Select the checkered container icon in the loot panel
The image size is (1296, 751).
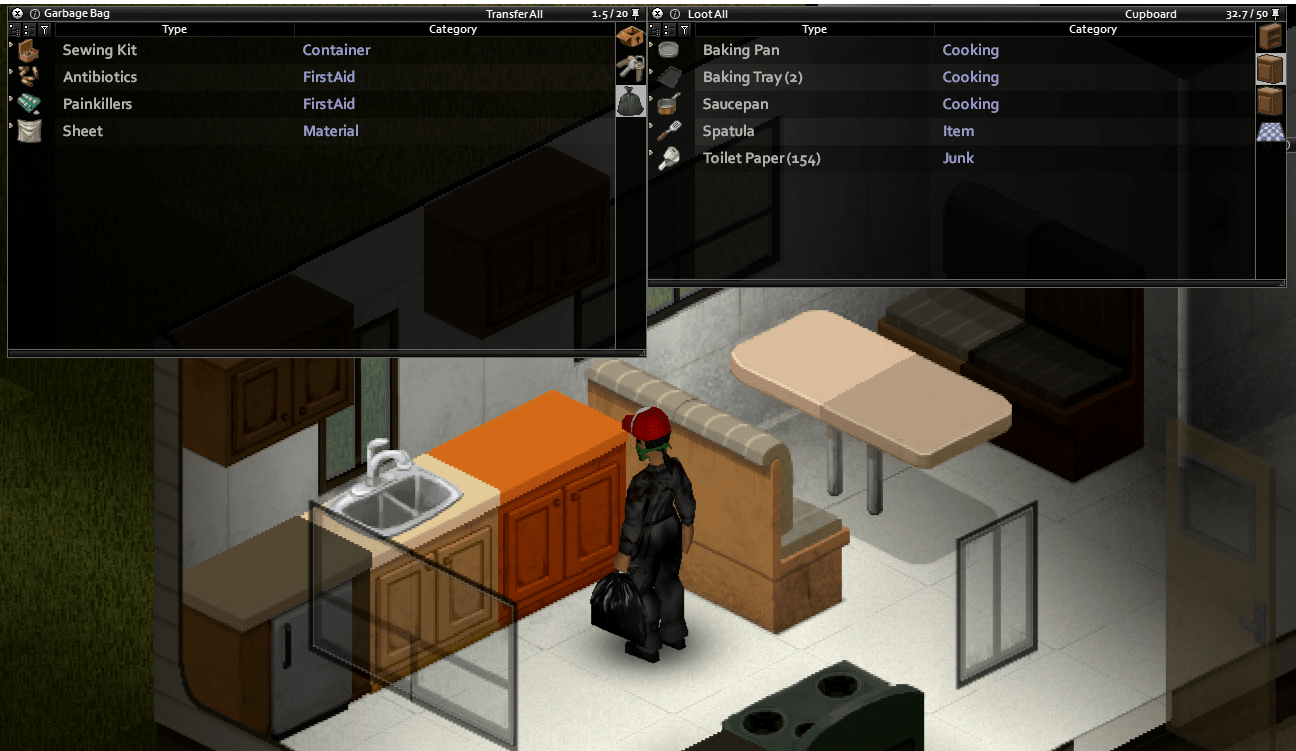tap(1270, 130)
